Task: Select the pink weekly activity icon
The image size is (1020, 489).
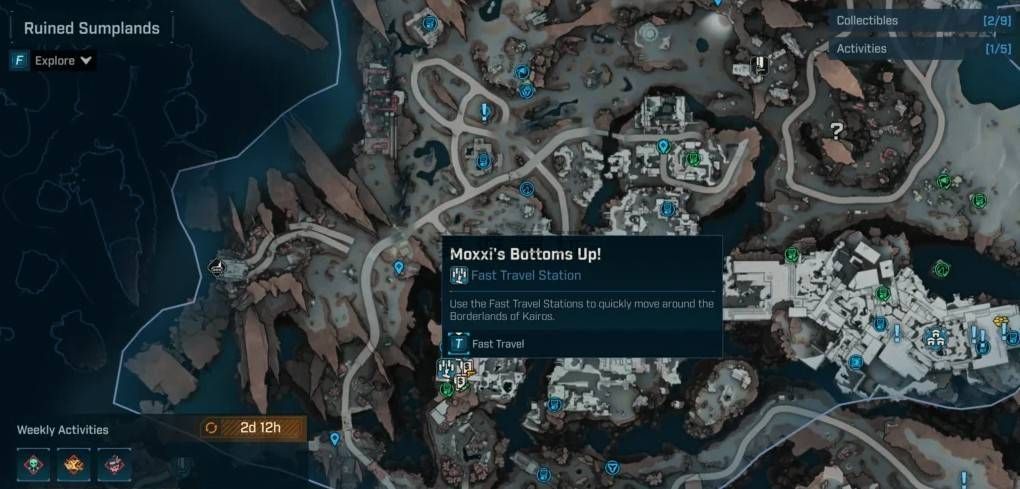Action: pyautogui.click(x=116, y=462)
